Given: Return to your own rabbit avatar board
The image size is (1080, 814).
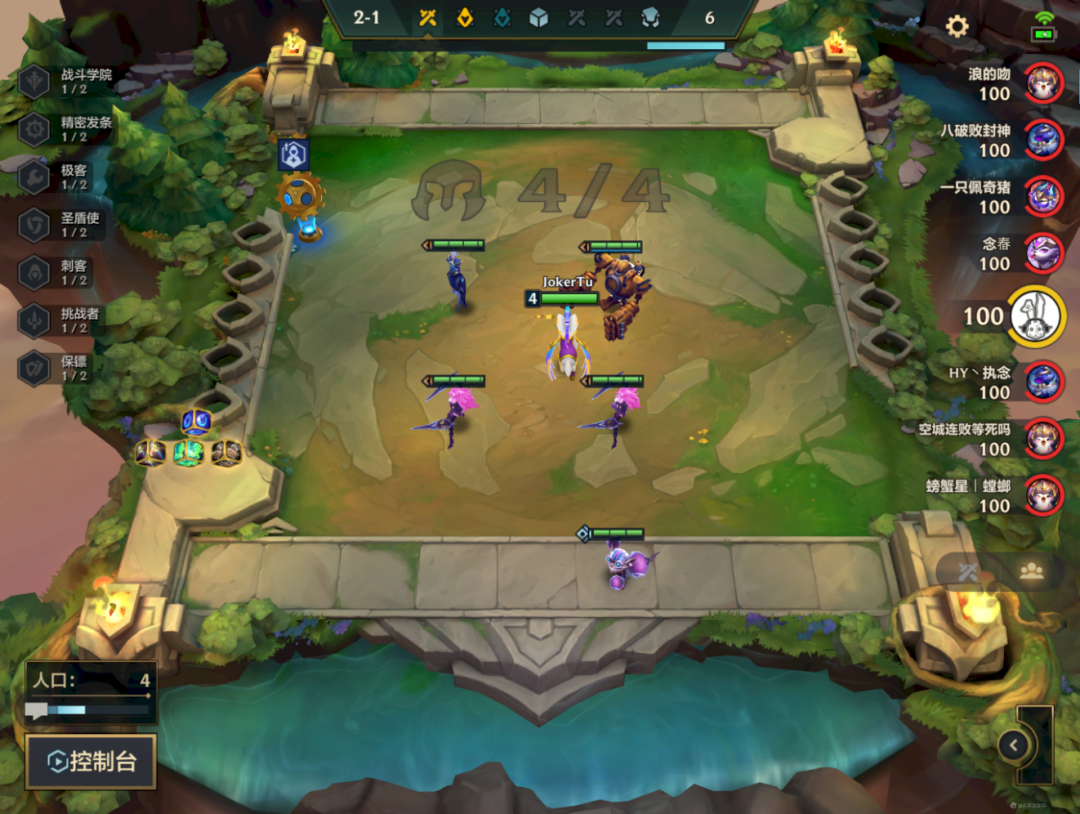Looking at the screenshot, I should coord(1036,316).
